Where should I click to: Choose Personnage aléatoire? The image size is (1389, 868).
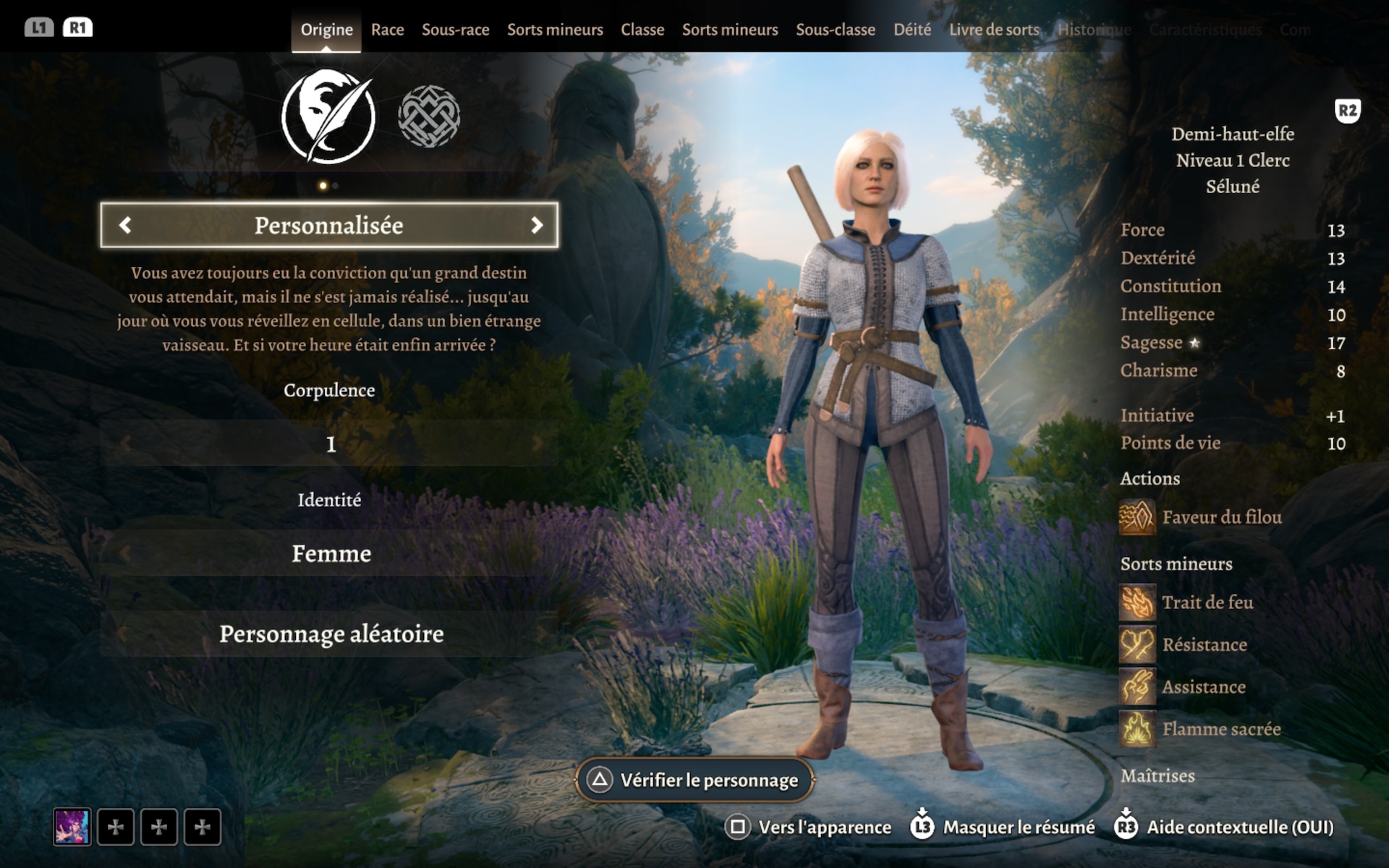330,634
